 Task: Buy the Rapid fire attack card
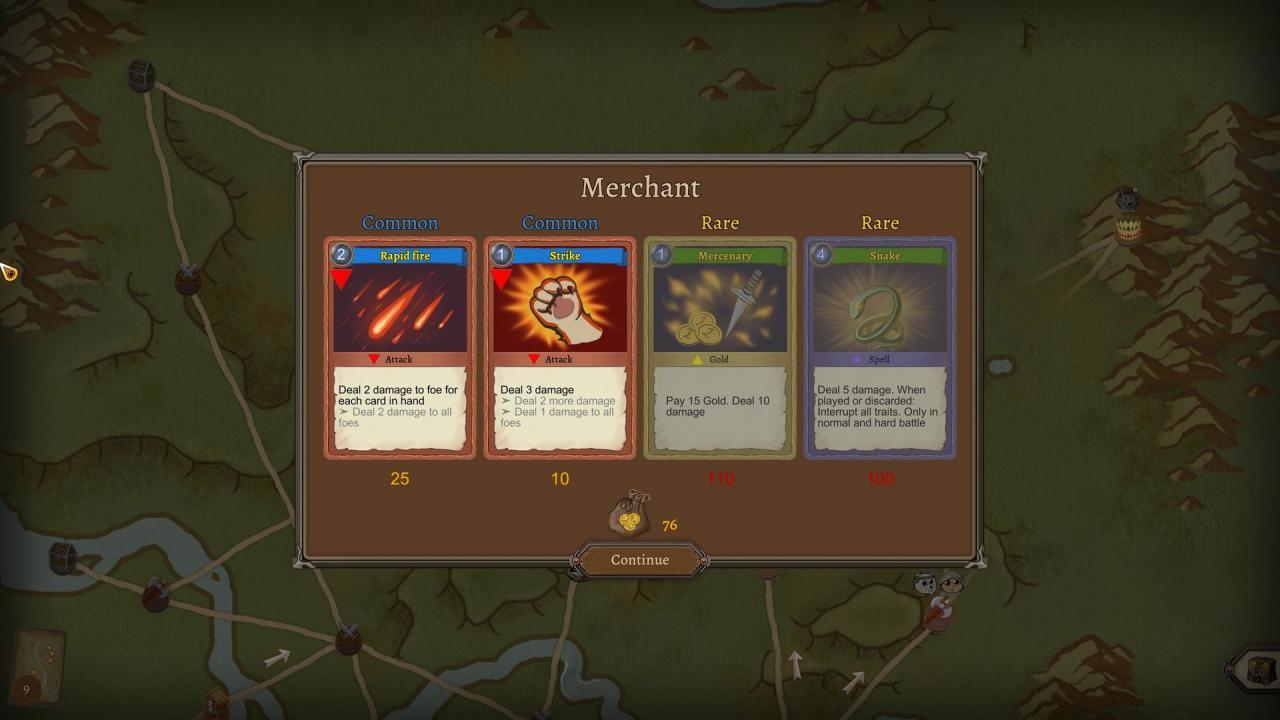tap(400, 348)
